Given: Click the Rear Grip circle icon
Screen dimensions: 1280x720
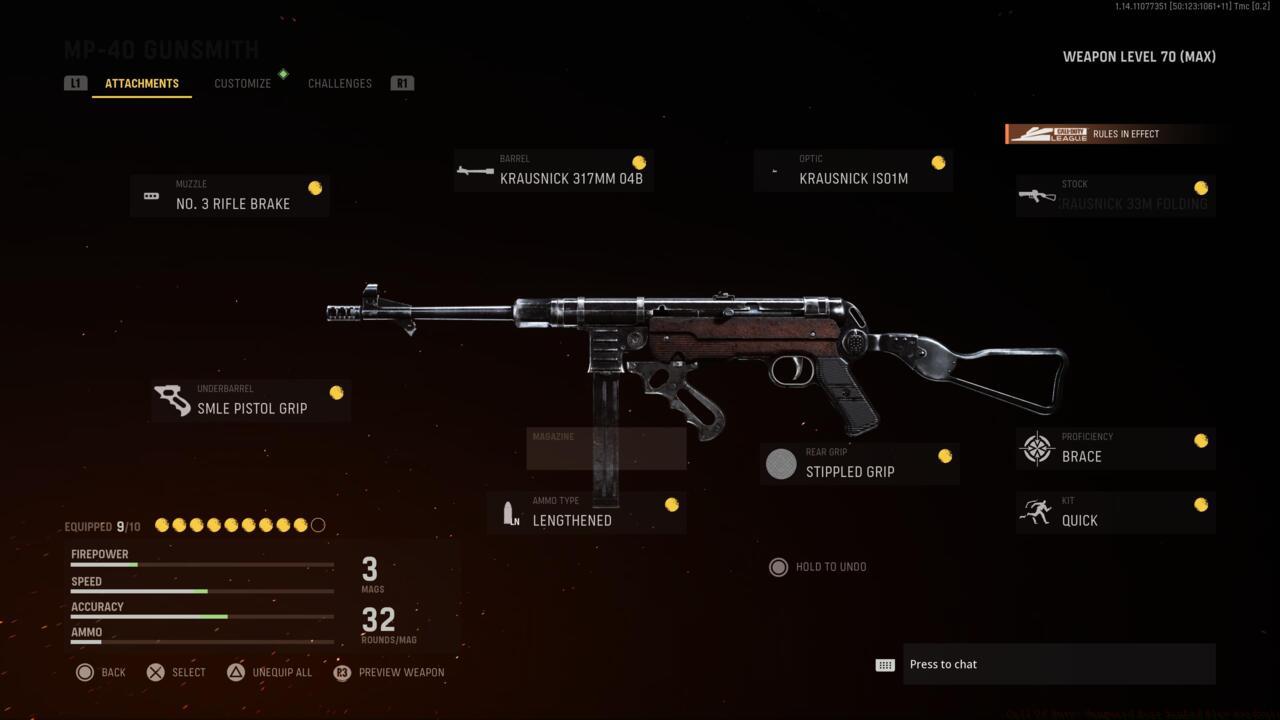Looking at the screenshot, I should coord(780,463).
